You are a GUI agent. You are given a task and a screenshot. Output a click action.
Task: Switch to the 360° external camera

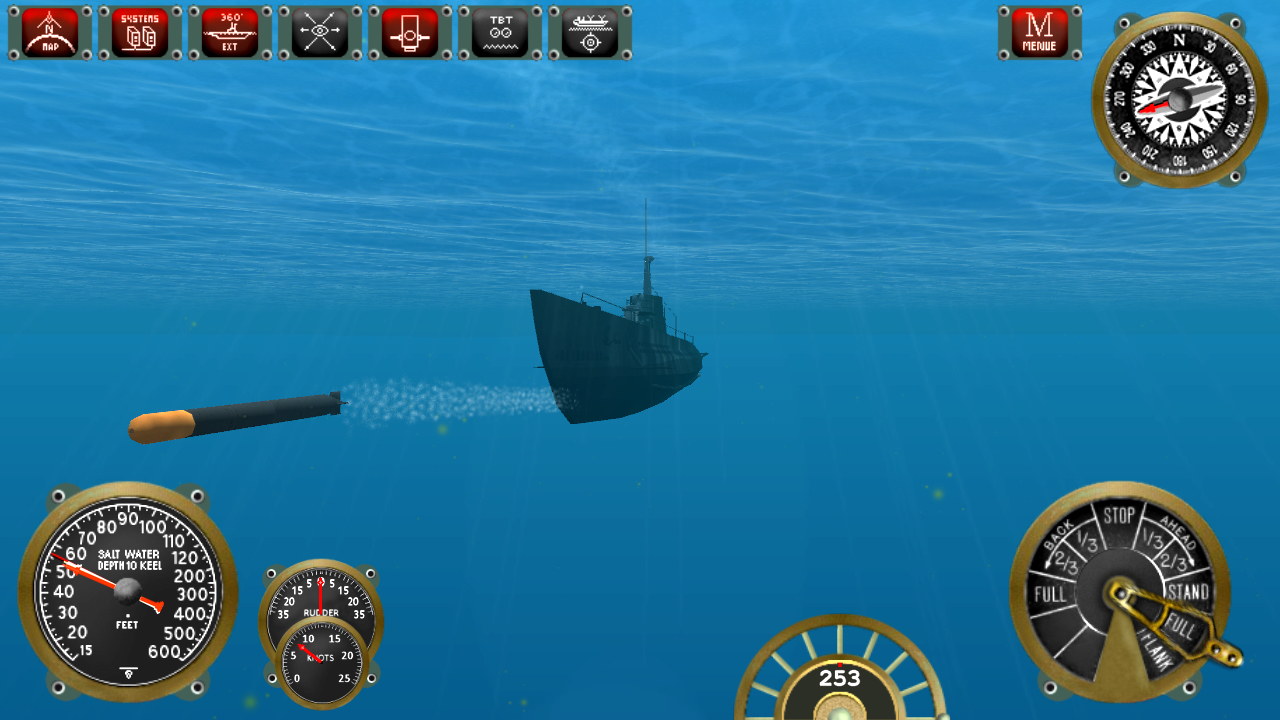coord(228,31)
